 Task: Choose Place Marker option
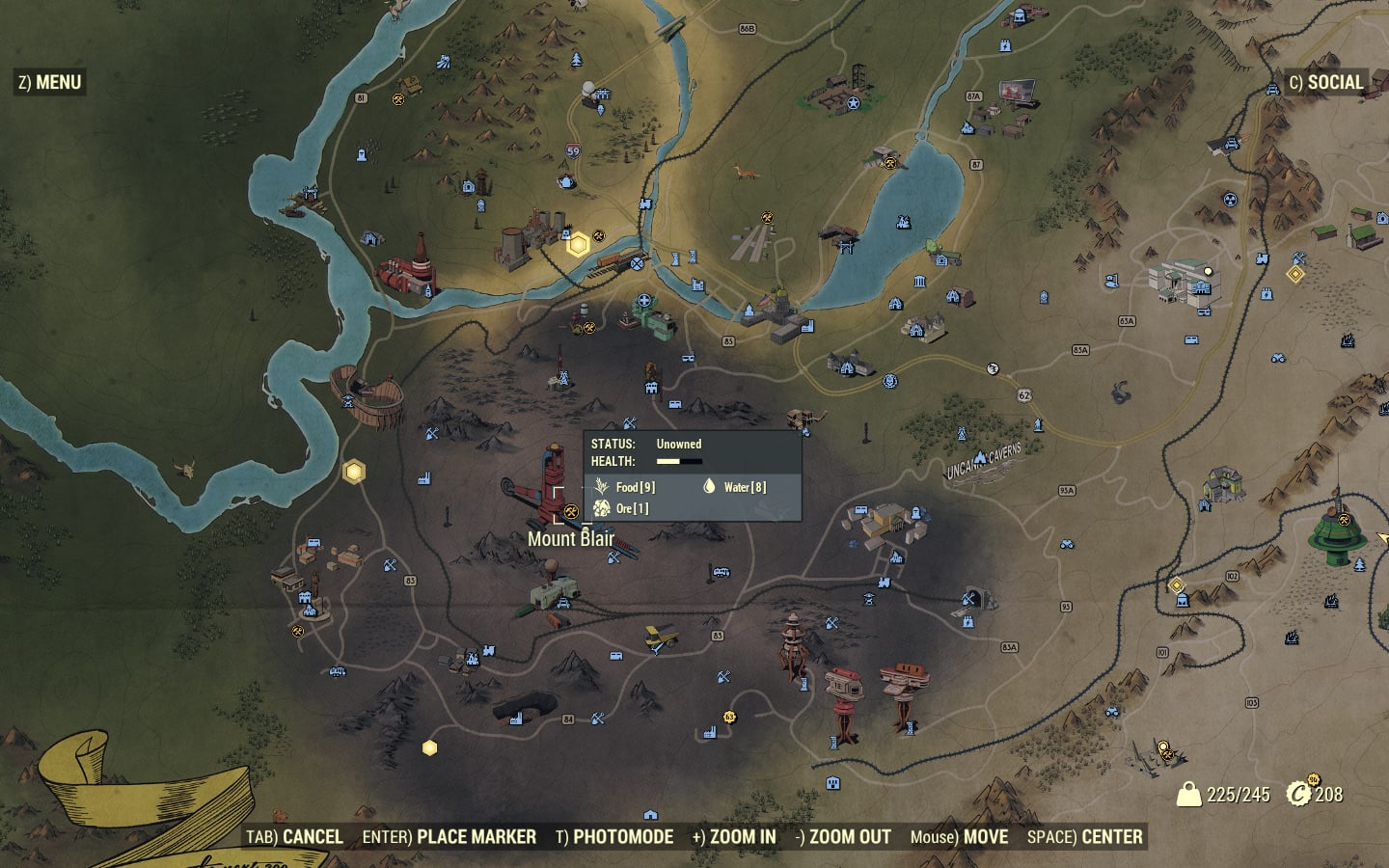pyautogui.click(x=449, y=837)
